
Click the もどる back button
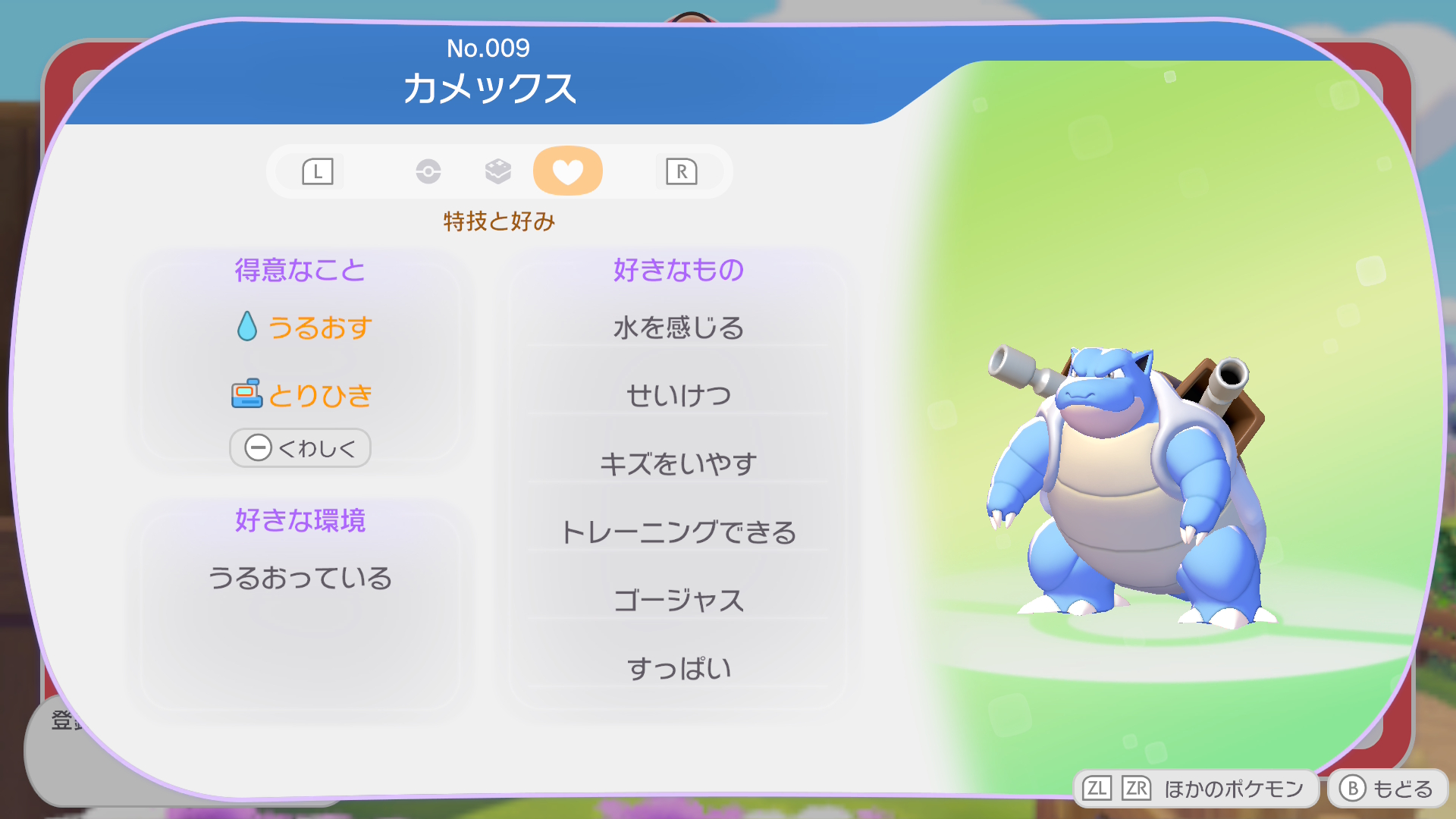[x=1387, y=789]
